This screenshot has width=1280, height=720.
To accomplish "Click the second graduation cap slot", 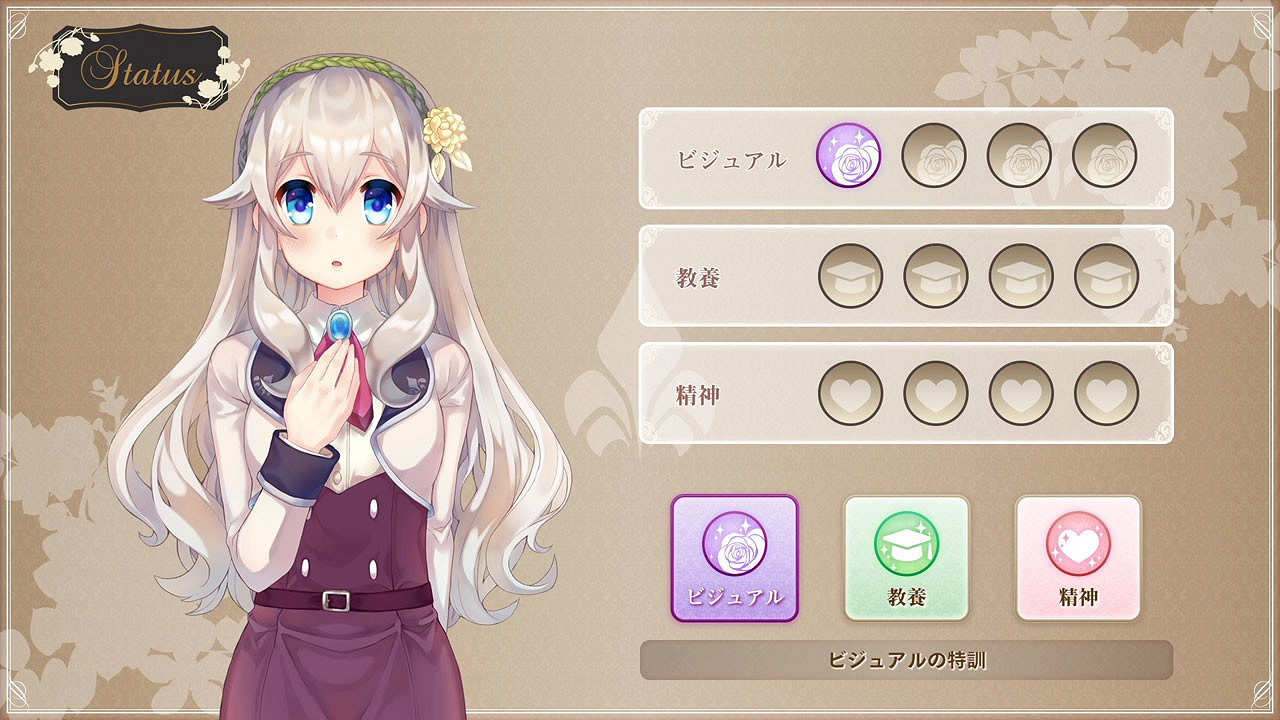I will [x=933, y=273].
